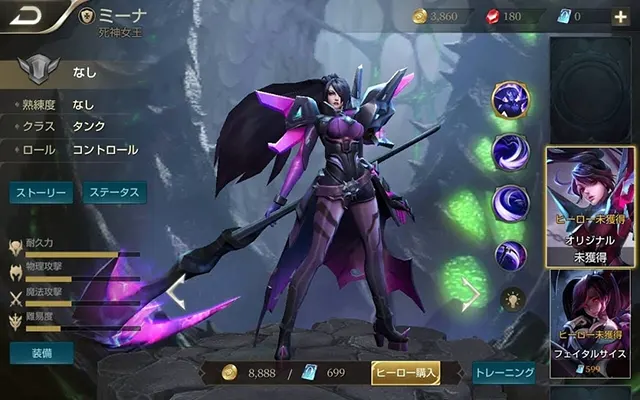Add currency with the plus button
Screen dimensions: 640x400
click(x=619, y=16)
